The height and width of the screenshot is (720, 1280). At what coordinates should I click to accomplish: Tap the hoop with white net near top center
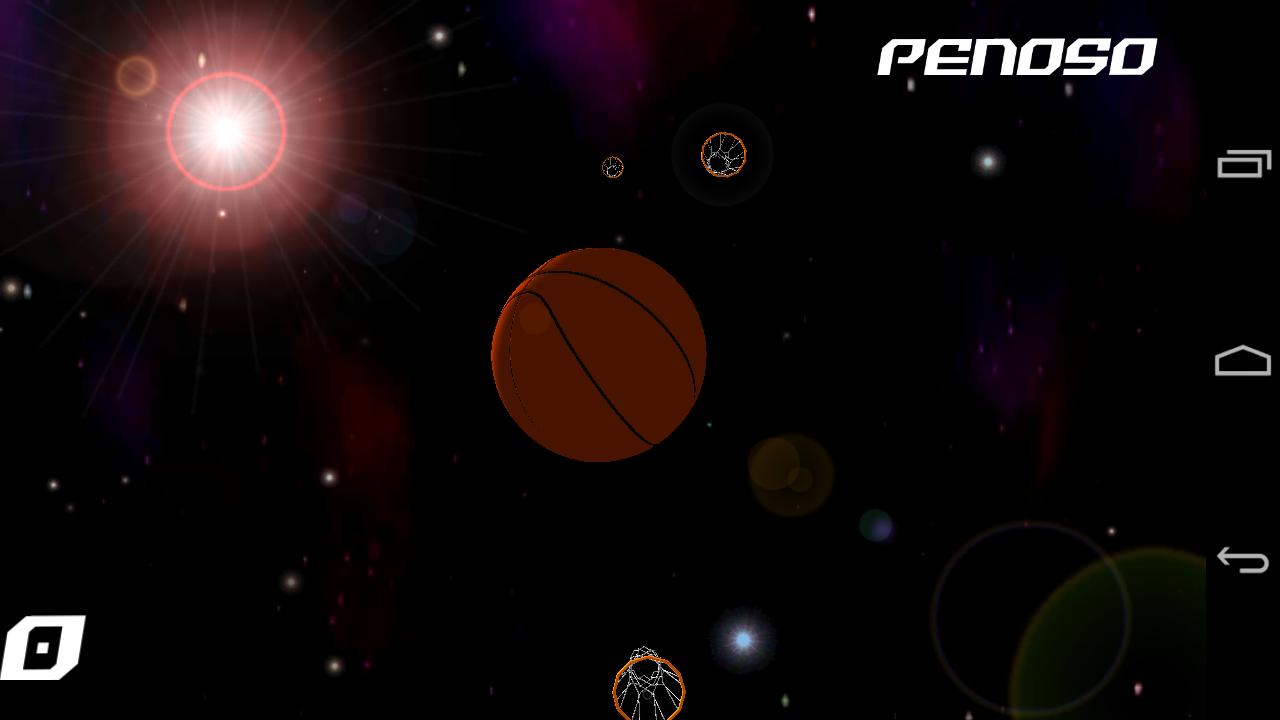click(722, 155)
